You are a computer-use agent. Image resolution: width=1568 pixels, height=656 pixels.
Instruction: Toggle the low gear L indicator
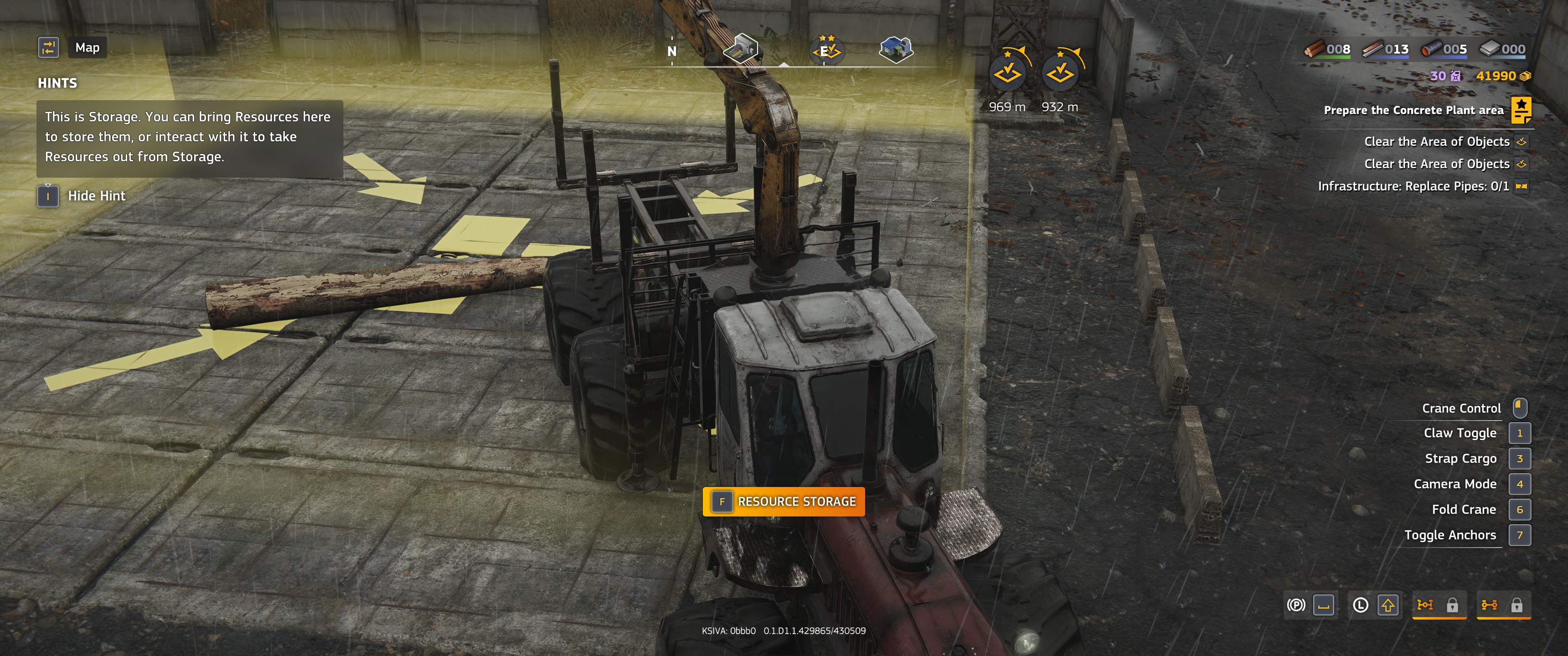tap(1361, 605)
